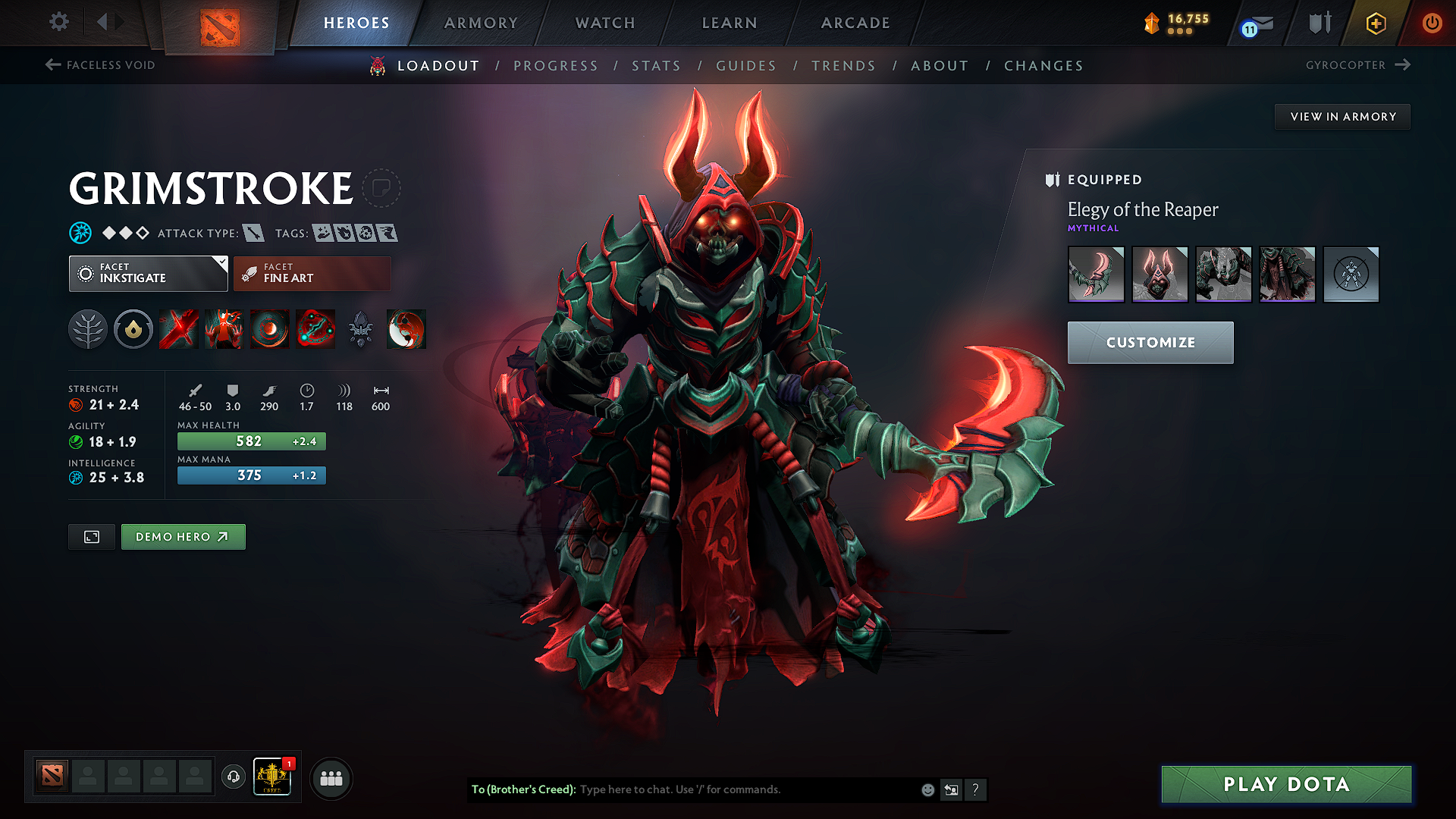Viewport: 1456px width, 819px height.
Task: Toggle voice chat with the headset icon
Action: 233,777
